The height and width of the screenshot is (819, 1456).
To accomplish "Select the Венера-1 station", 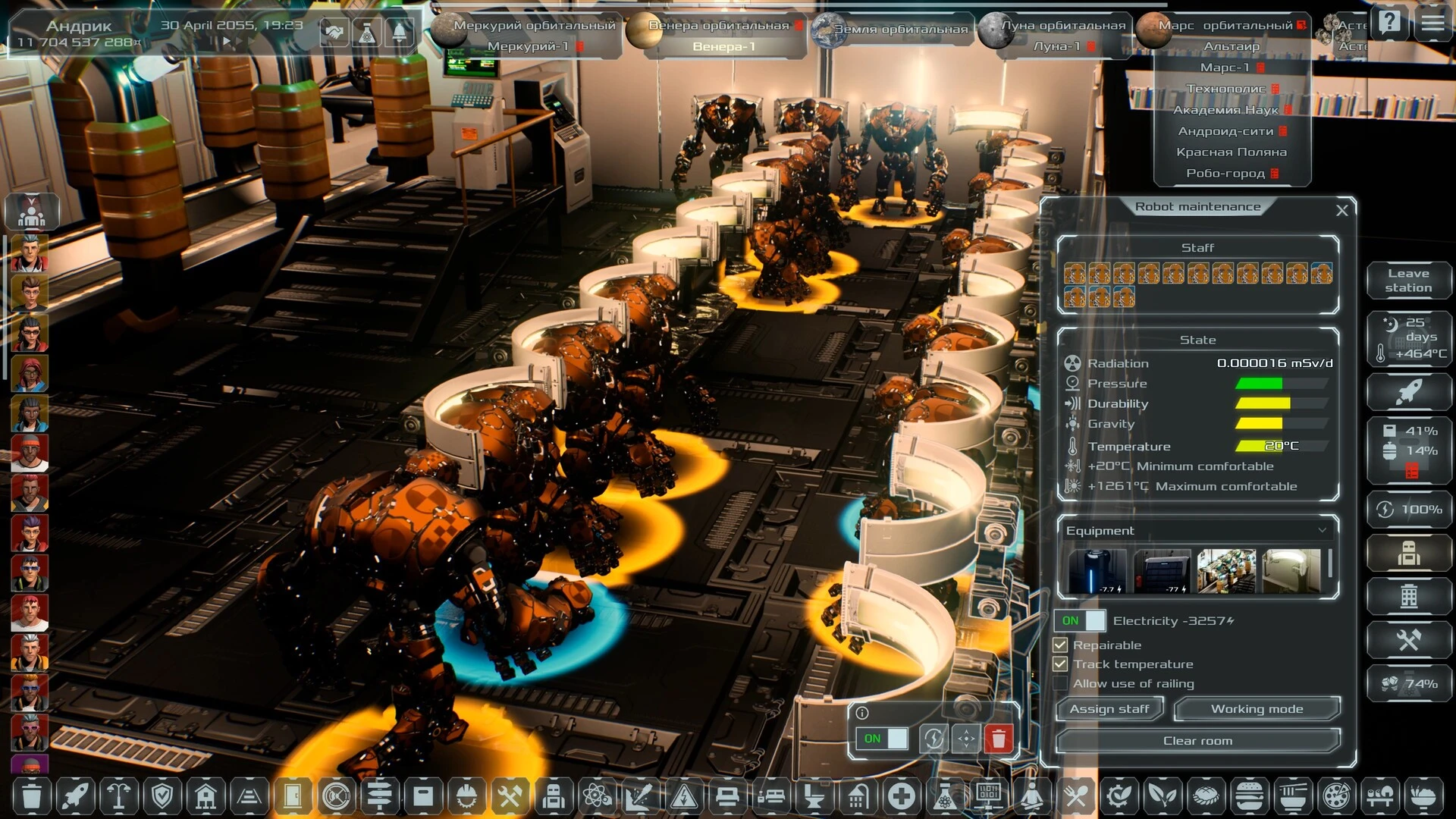I will pos(723,47).
